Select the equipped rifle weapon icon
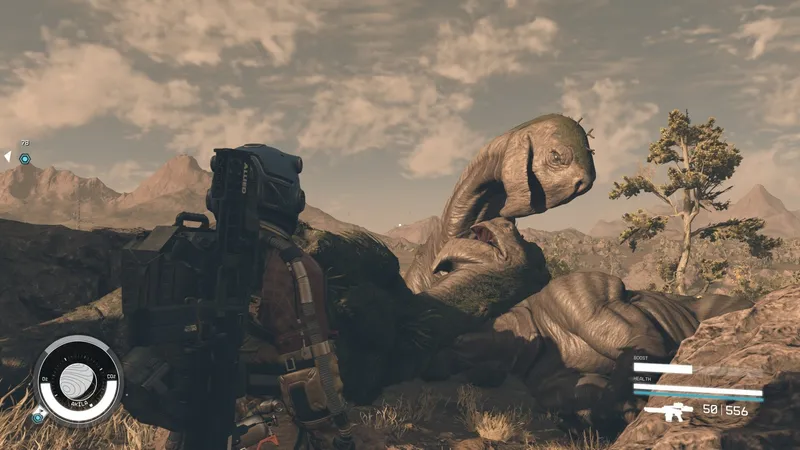This screenshot has height=450, width=800. tap(667, 411)
